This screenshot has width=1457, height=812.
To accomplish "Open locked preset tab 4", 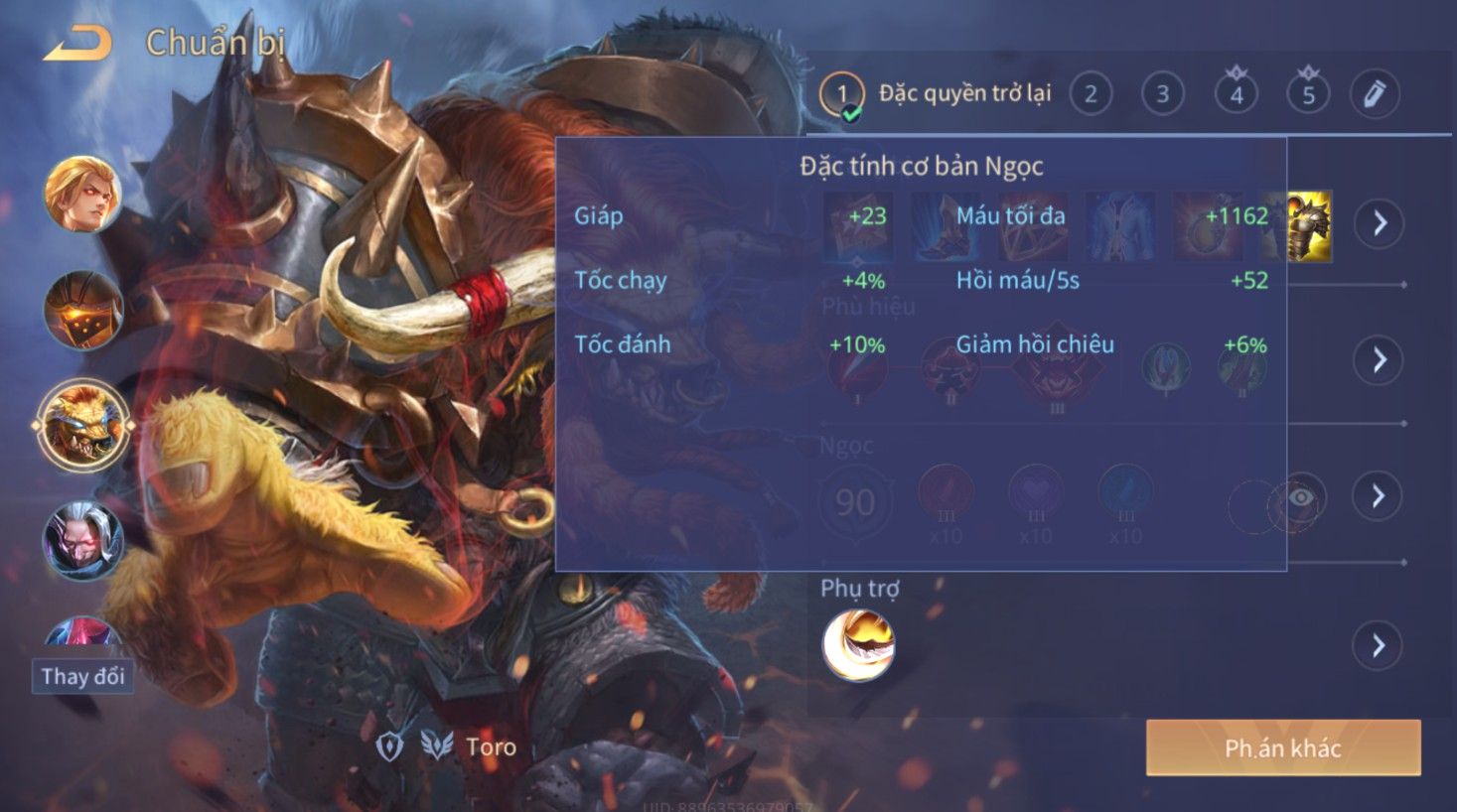I will coord(1237,94).
